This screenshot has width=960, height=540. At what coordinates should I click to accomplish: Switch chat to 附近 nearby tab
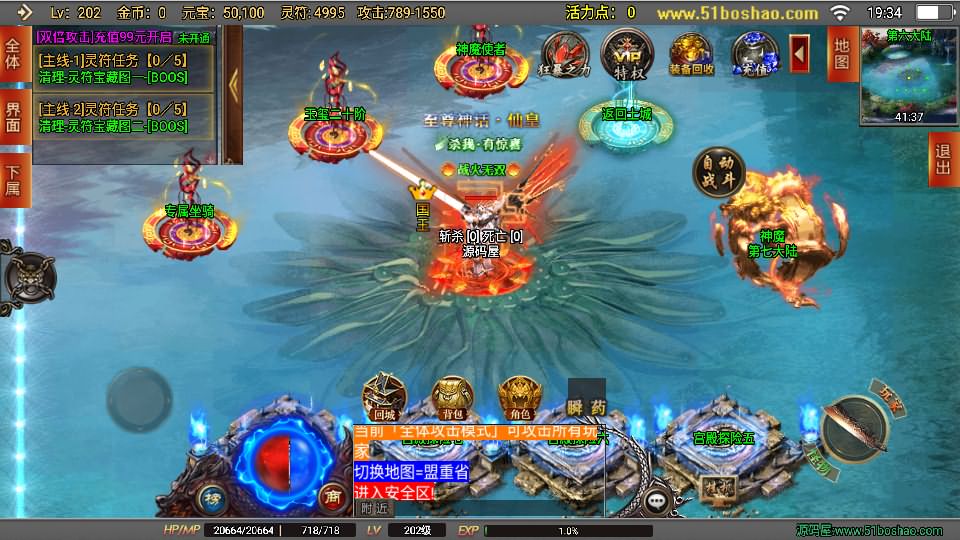[376, 507]
